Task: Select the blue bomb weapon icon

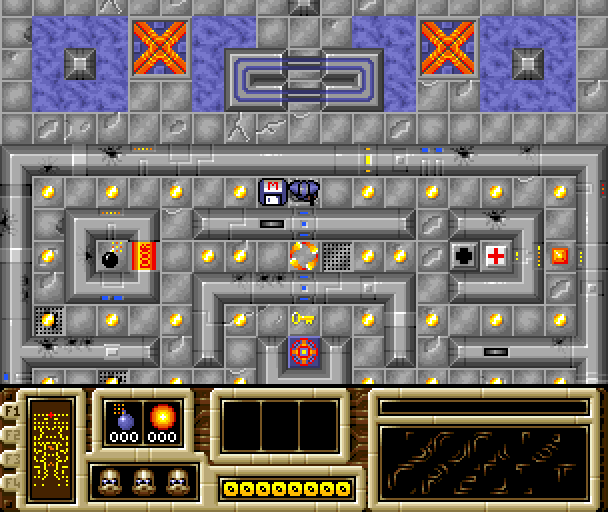Action: pos(124,416)
